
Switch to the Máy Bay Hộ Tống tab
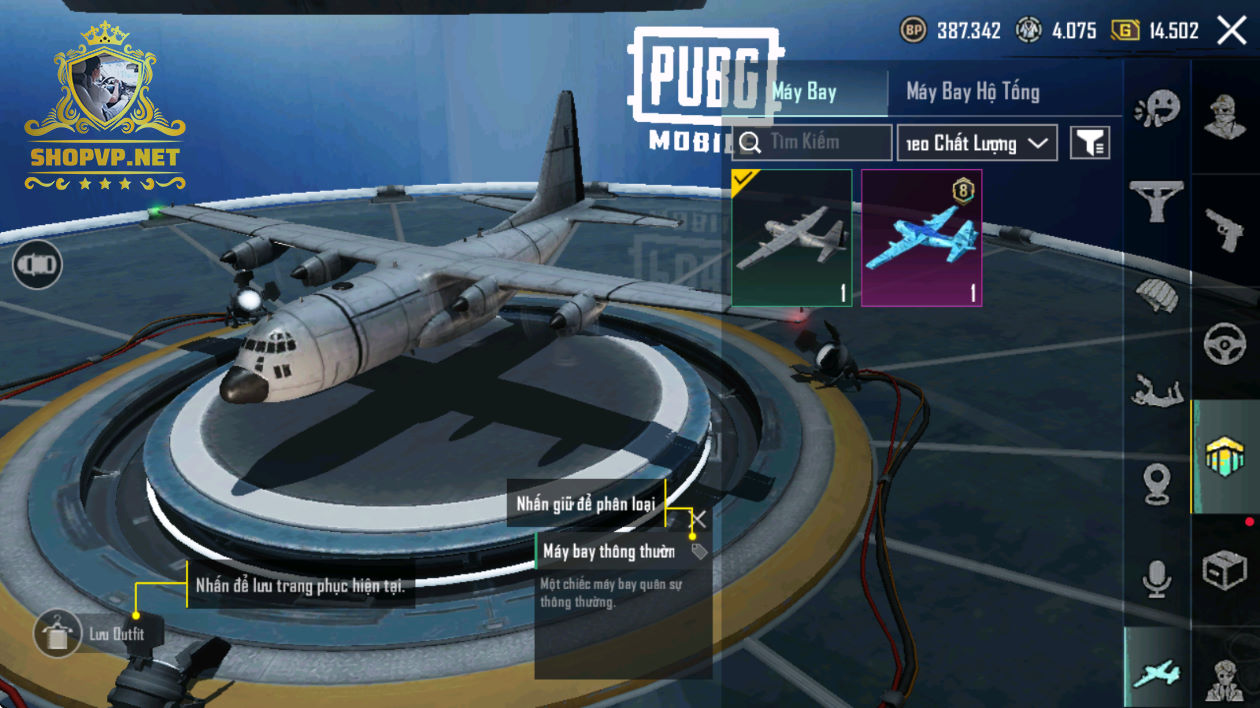coord(972,92)
